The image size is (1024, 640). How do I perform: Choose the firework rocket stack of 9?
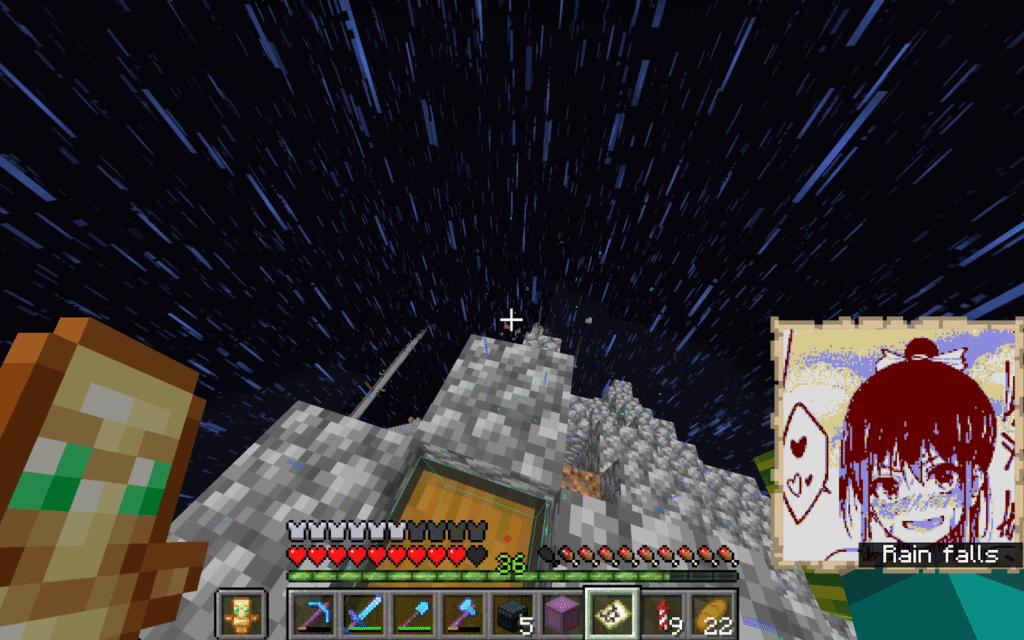pyautogui.click(x=662, y=612)
